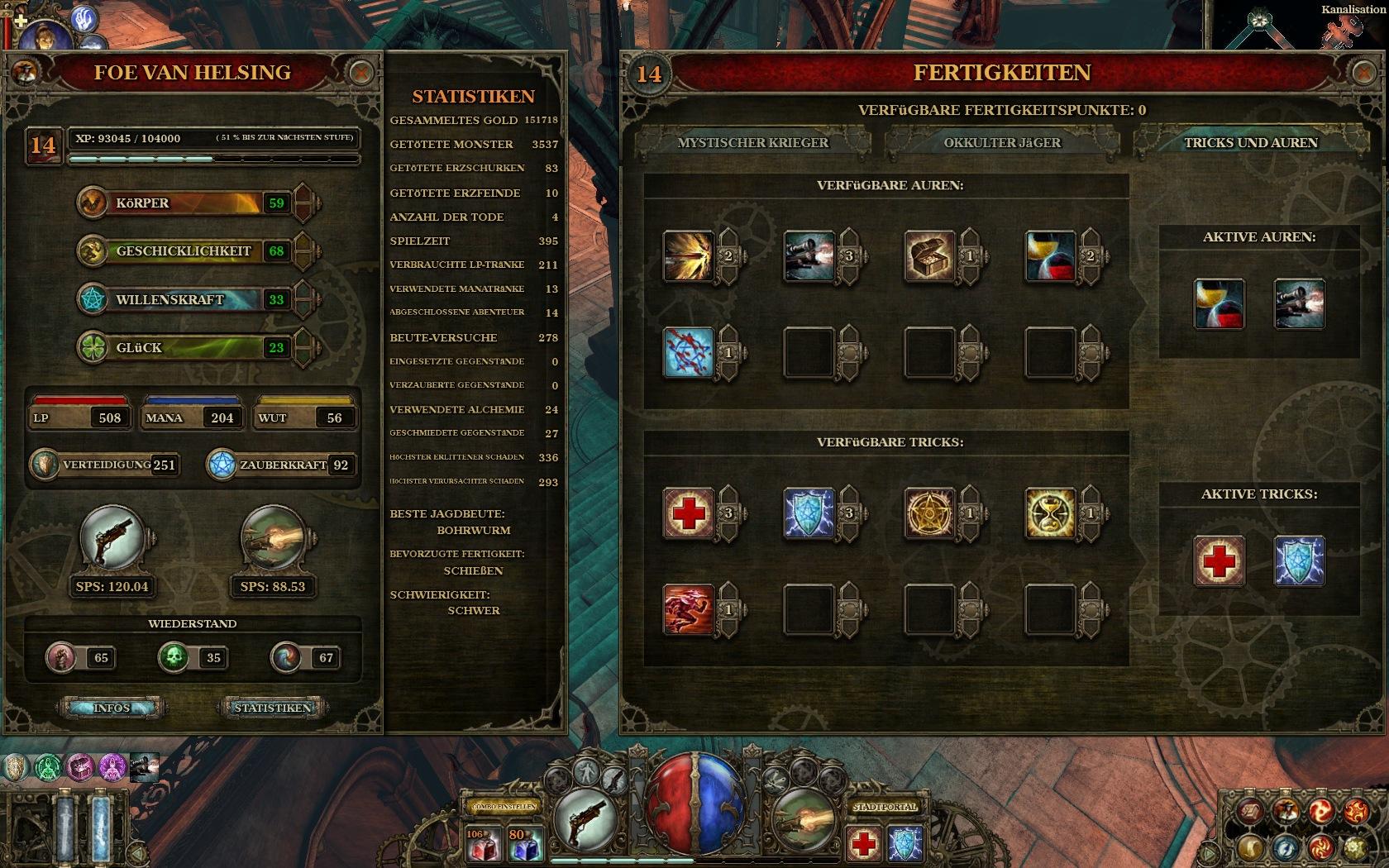Choose the blue rune circle aura
This screenshot has height=868, width=1389.
click(x=688, y=353)
